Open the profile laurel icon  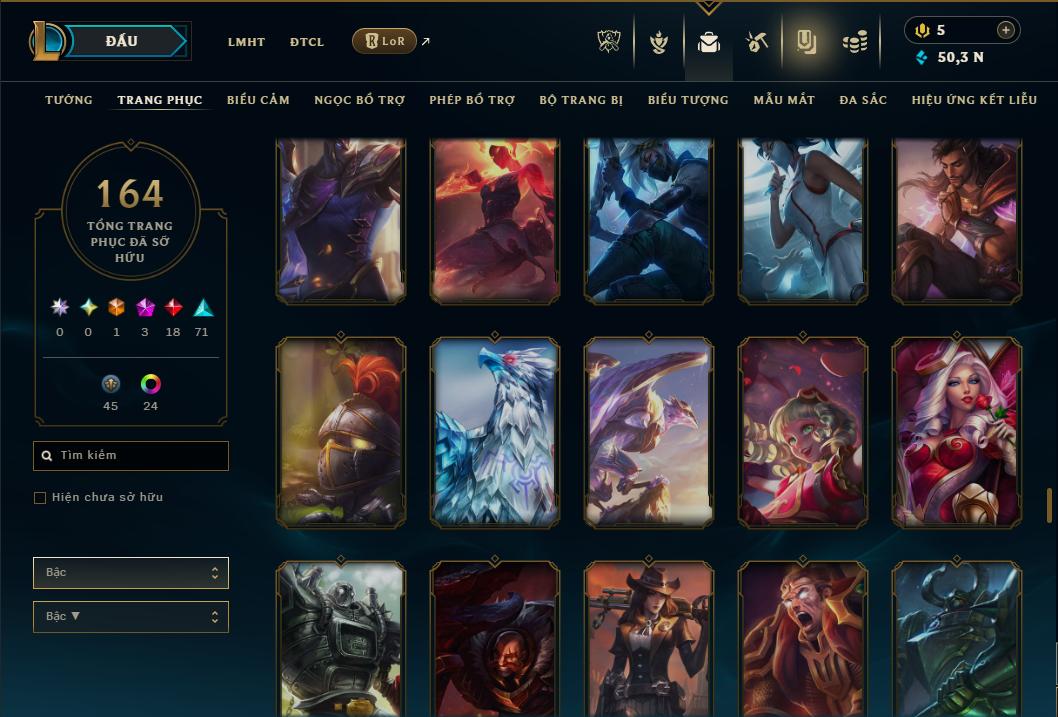[x=658, y=42]
